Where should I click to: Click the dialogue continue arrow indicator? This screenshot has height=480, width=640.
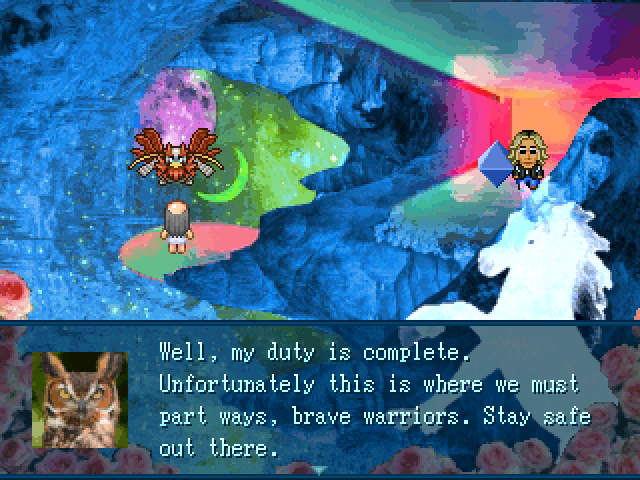(320, 469)
